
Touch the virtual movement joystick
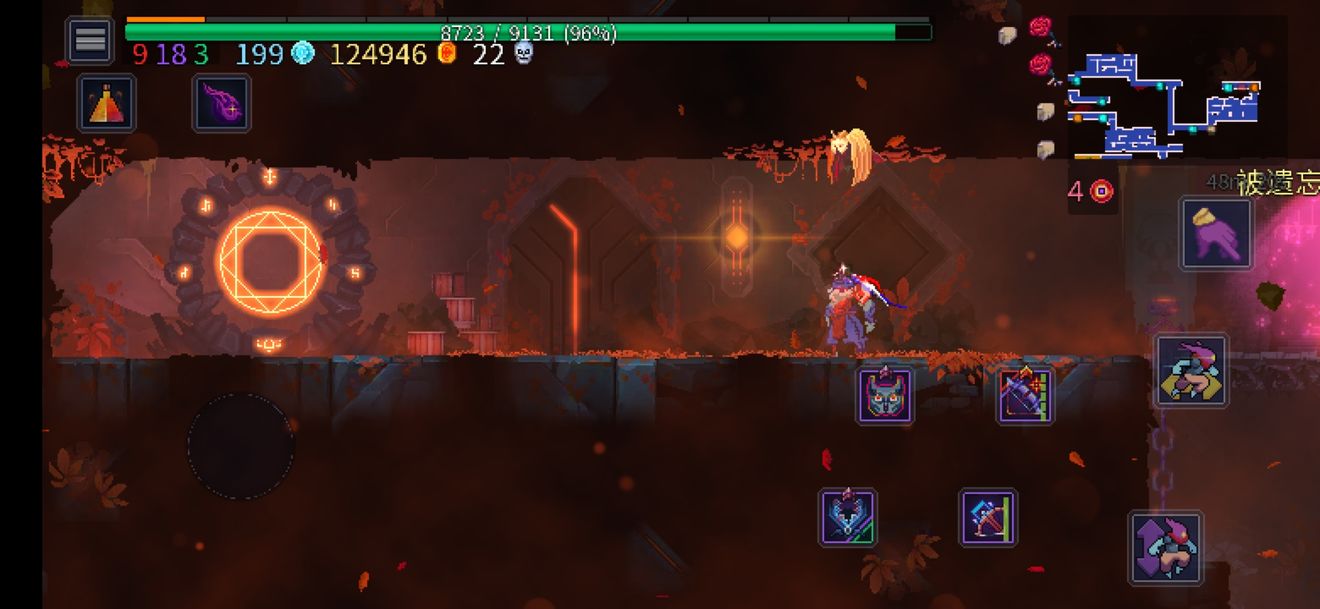[x=241, y=446]
